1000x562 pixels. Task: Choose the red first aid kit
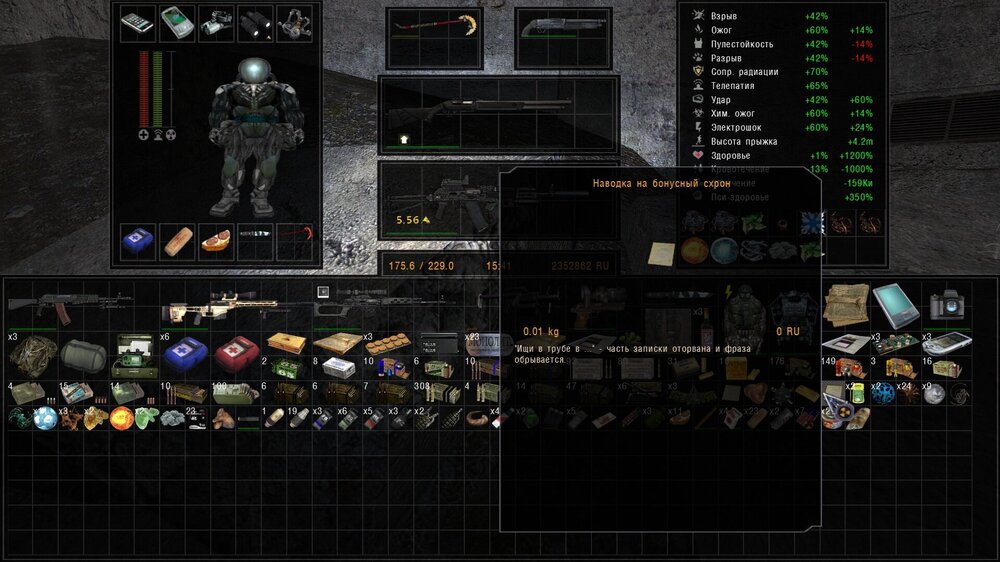coord(236,352)
